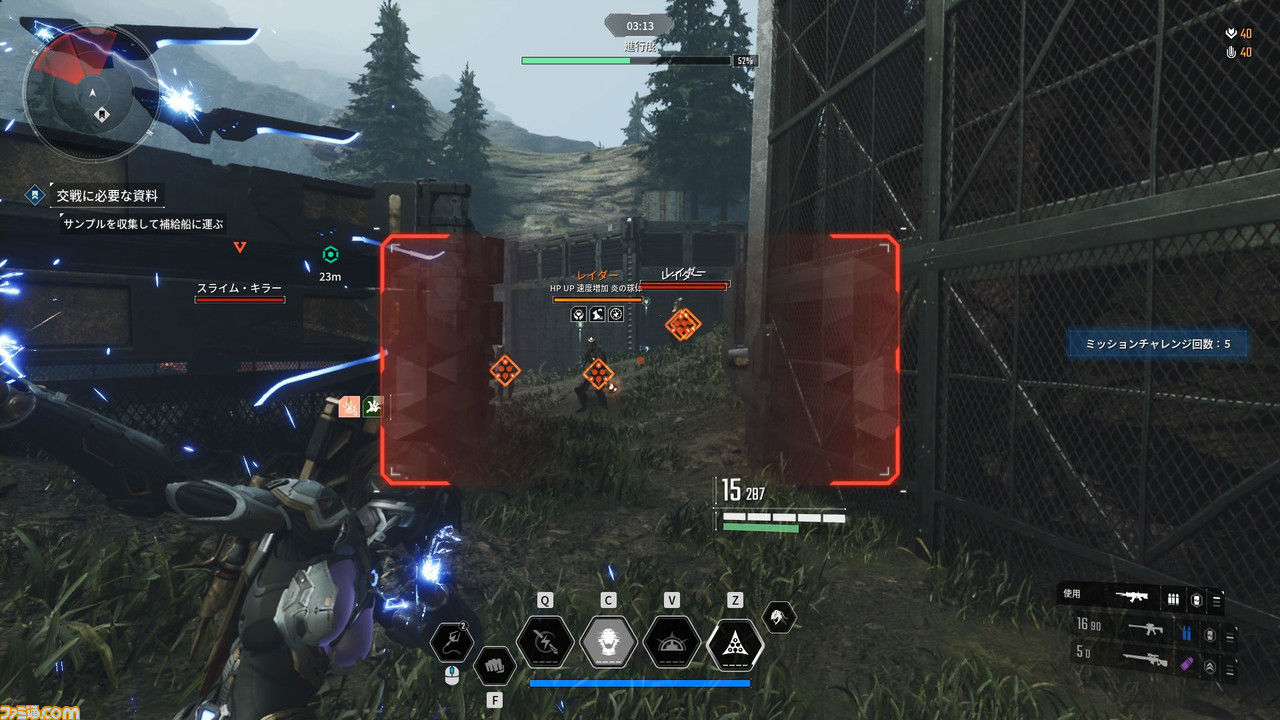Viewport: 1280px width, 720px height.
Task: Trigger the dome-shaped V ability
Action: (x=671, y=641)
